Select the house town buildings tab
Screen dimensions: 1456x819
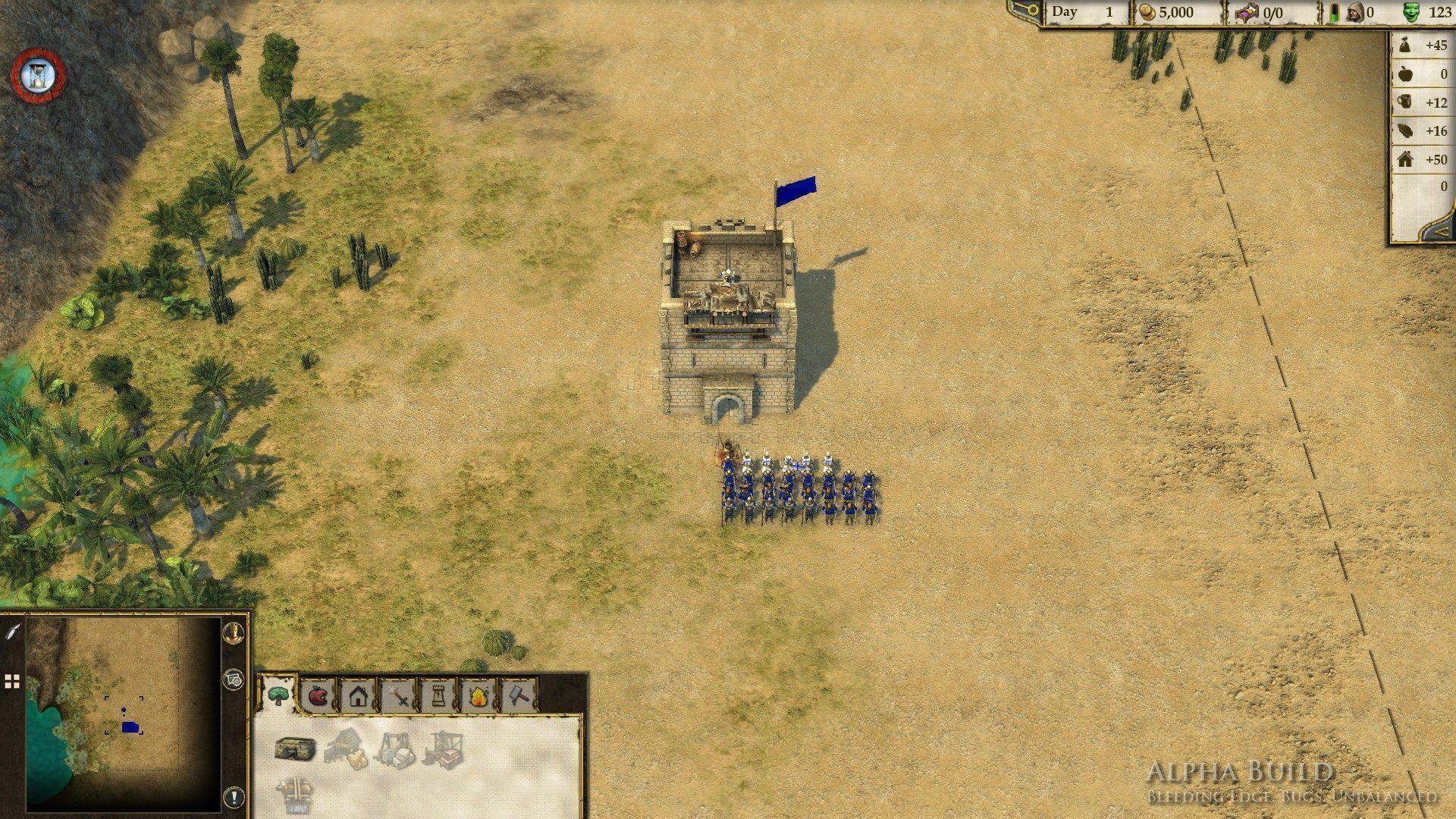pos(358,695)
